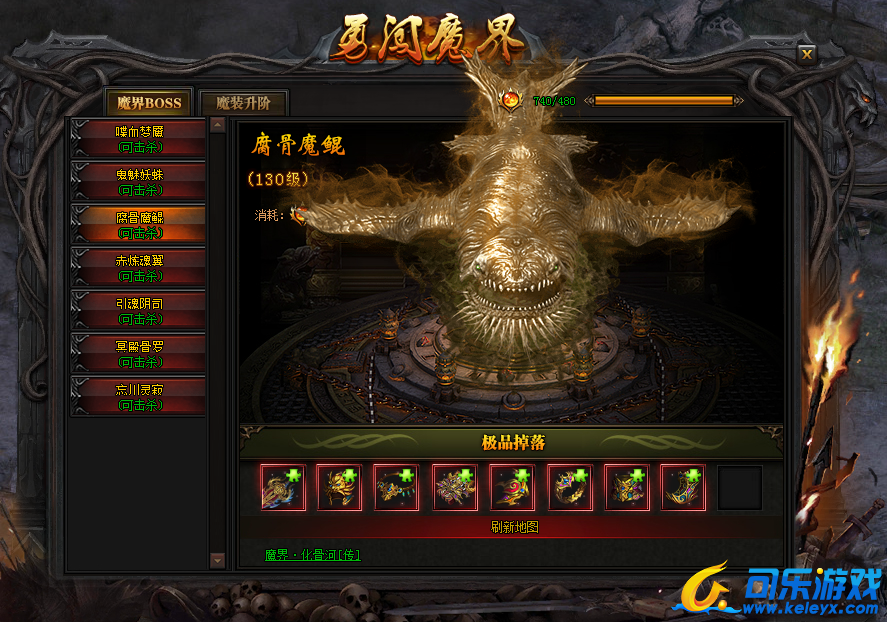
Task: Select the 喋血梦魇 boss entry
Action: (x=139, y=139)
